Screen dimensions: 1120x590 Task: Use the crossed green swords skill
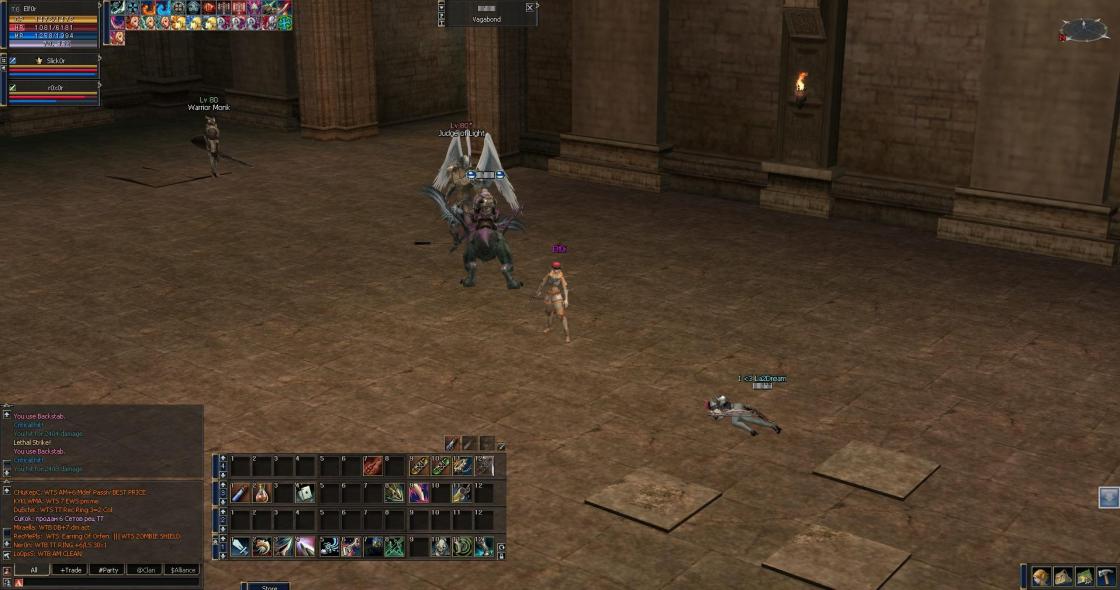(394, 546)
